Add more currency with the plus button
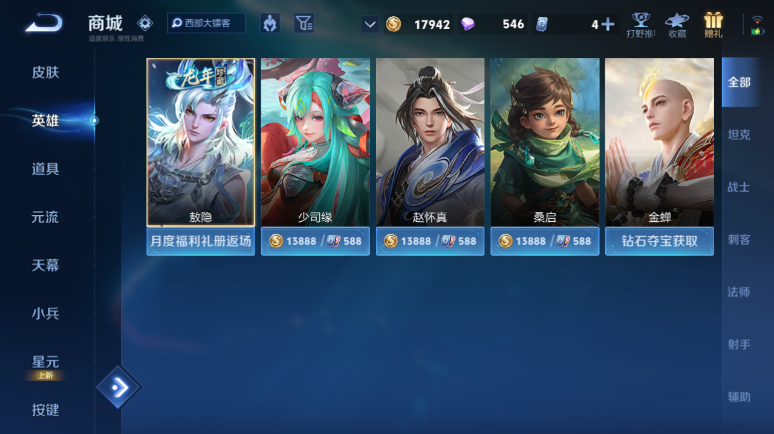The image size is (774, 434). coord(607,24)
